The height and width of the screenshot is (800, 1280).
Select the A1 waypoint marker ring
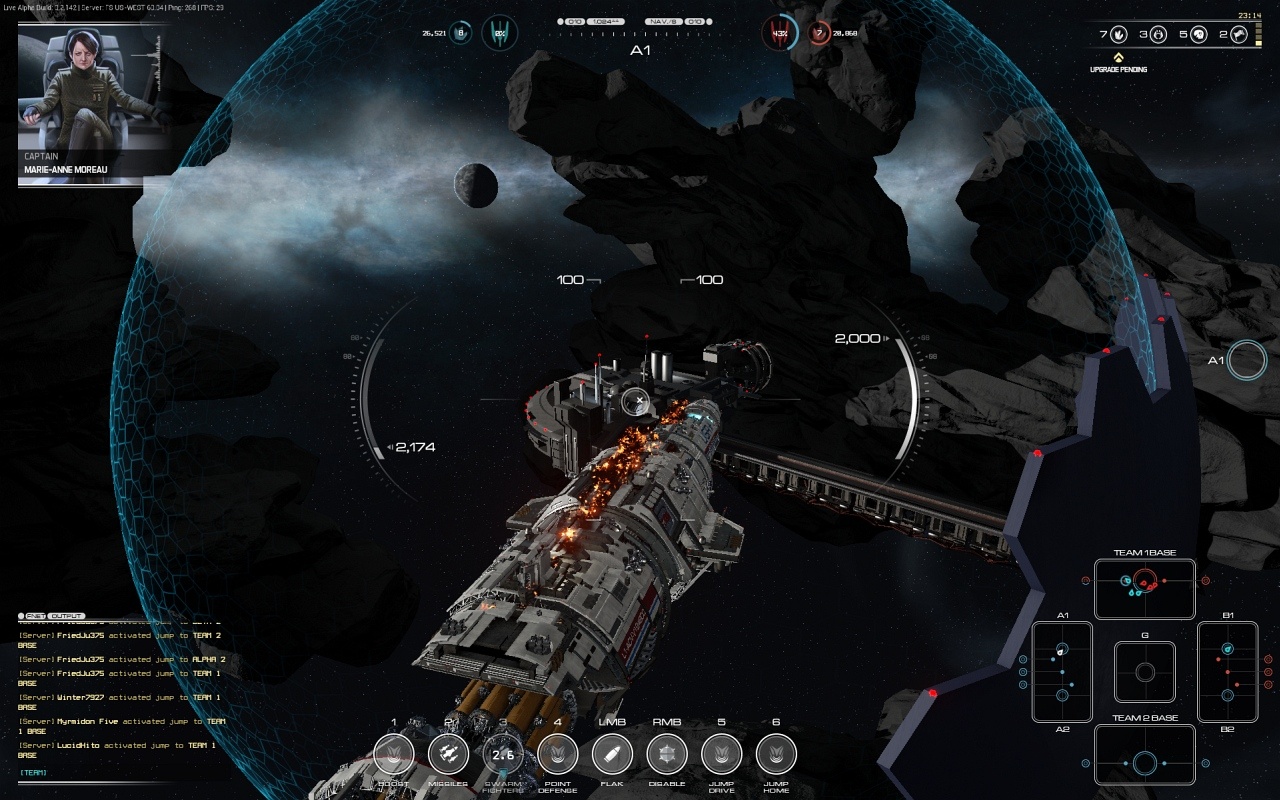[x=1247, y=360]
